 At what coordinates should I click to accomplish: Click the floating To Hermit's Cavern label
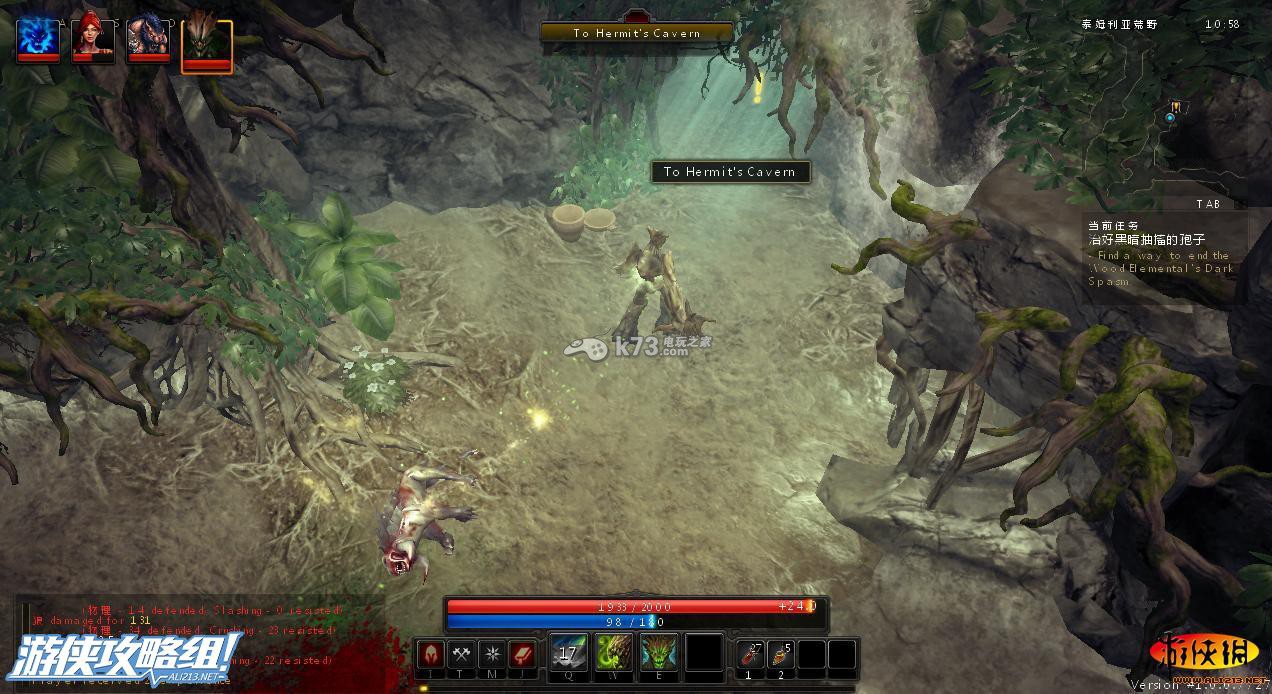point(730,172)
